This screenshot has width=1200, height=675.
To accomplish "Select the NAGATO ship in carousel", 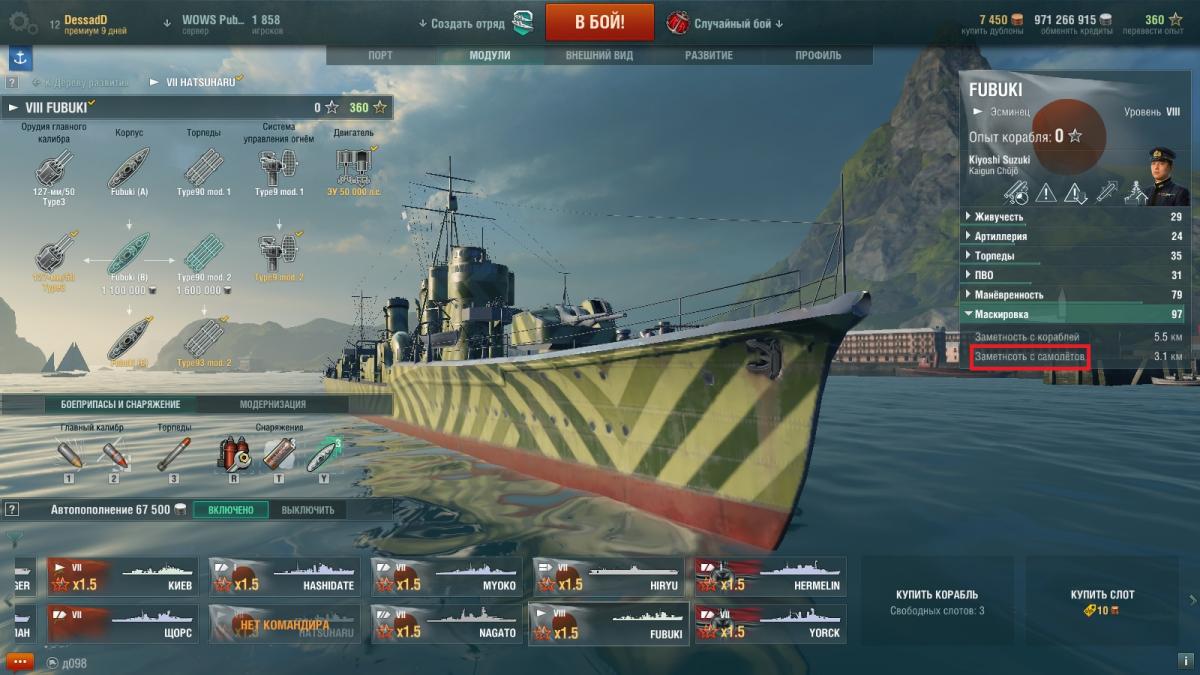I will [446, 623].
